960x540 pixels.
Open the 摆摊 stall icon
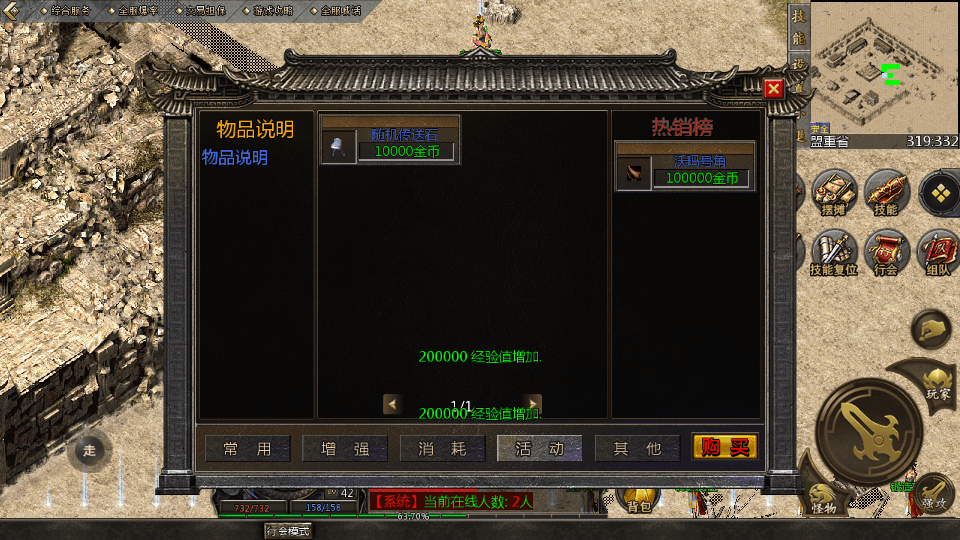[833, 190]
